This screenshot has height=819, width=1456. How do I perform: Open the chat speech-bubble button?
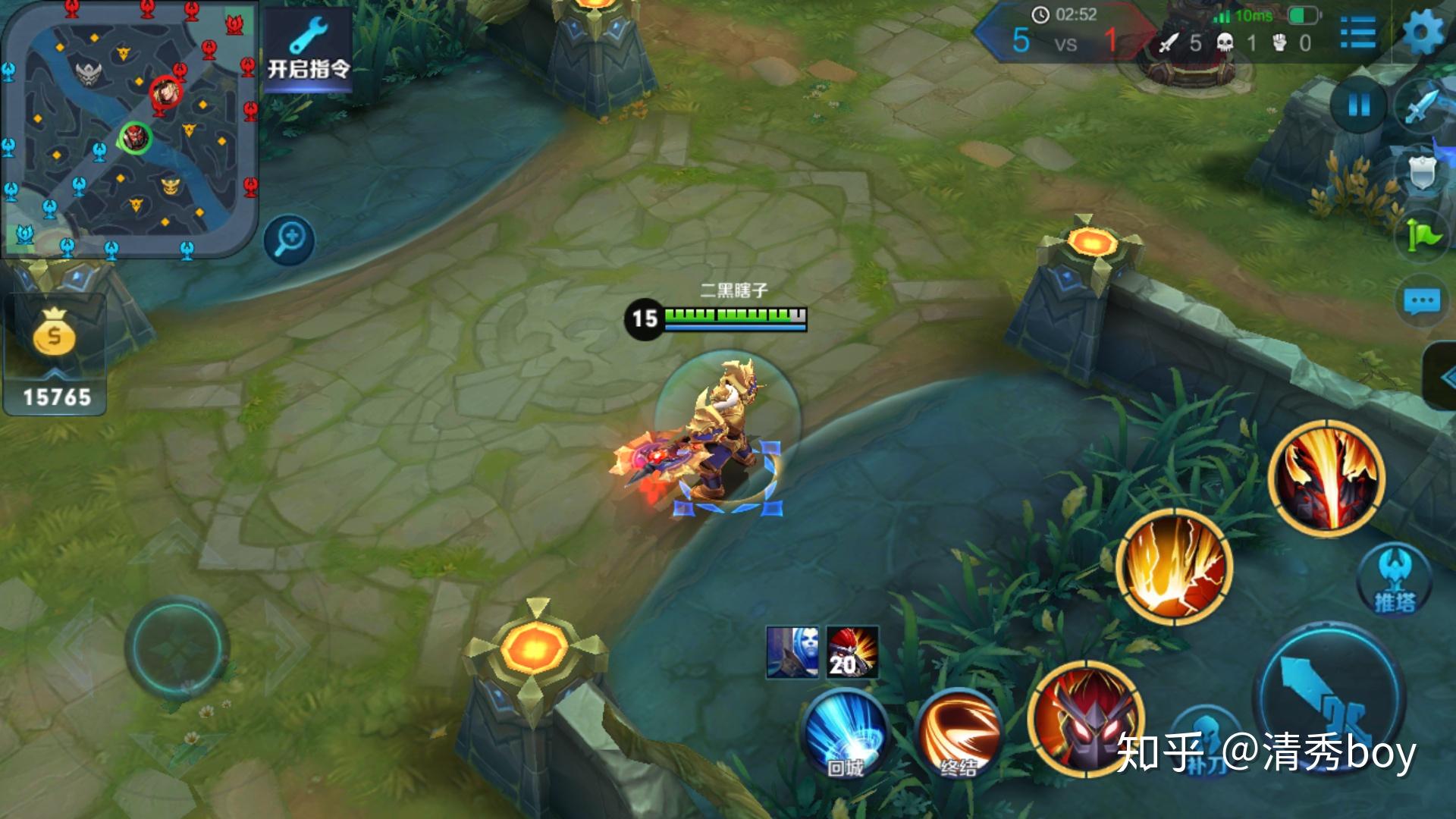point(1422,302)
